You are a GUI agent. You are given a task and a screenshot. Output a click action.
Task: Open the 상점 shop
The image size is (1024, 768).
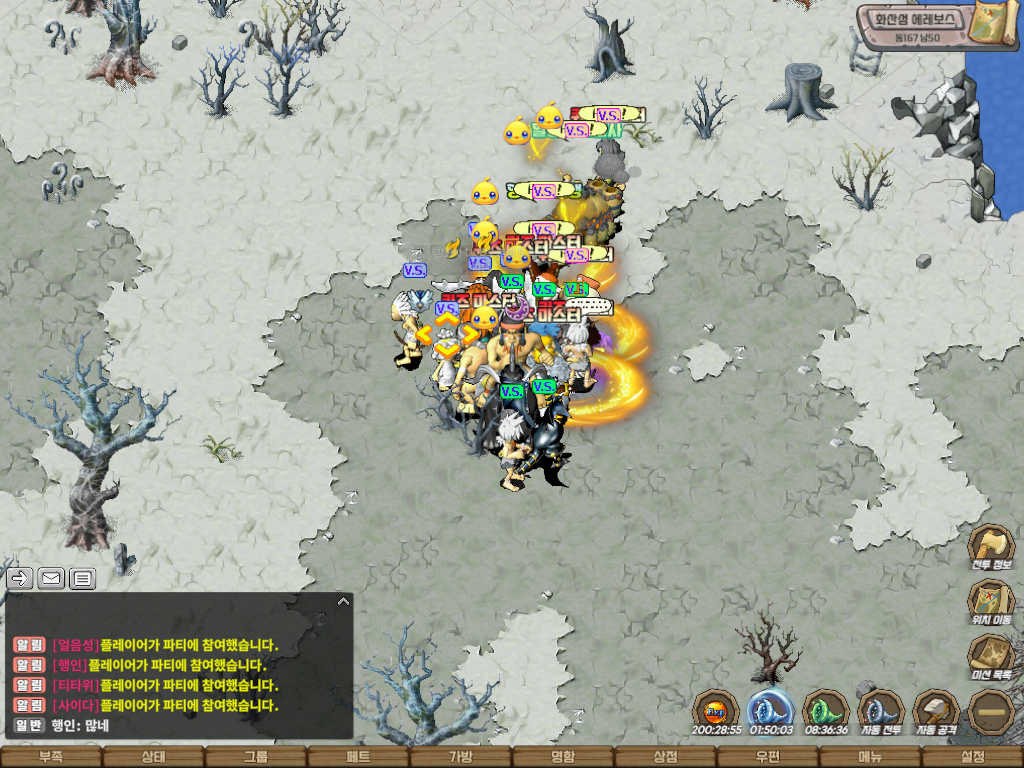[665, 757]
